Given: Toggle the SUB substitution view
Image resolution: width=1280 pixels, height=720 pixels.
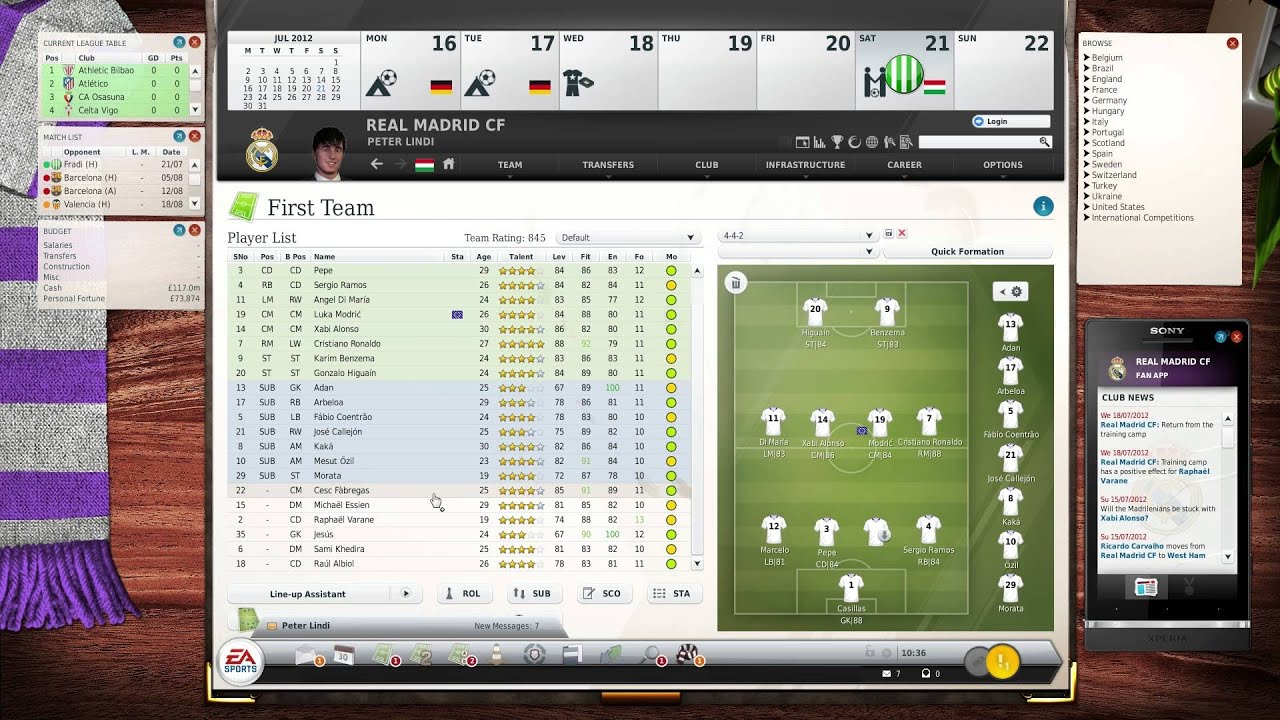Looking at the screenshot, I should coord(534,593).
